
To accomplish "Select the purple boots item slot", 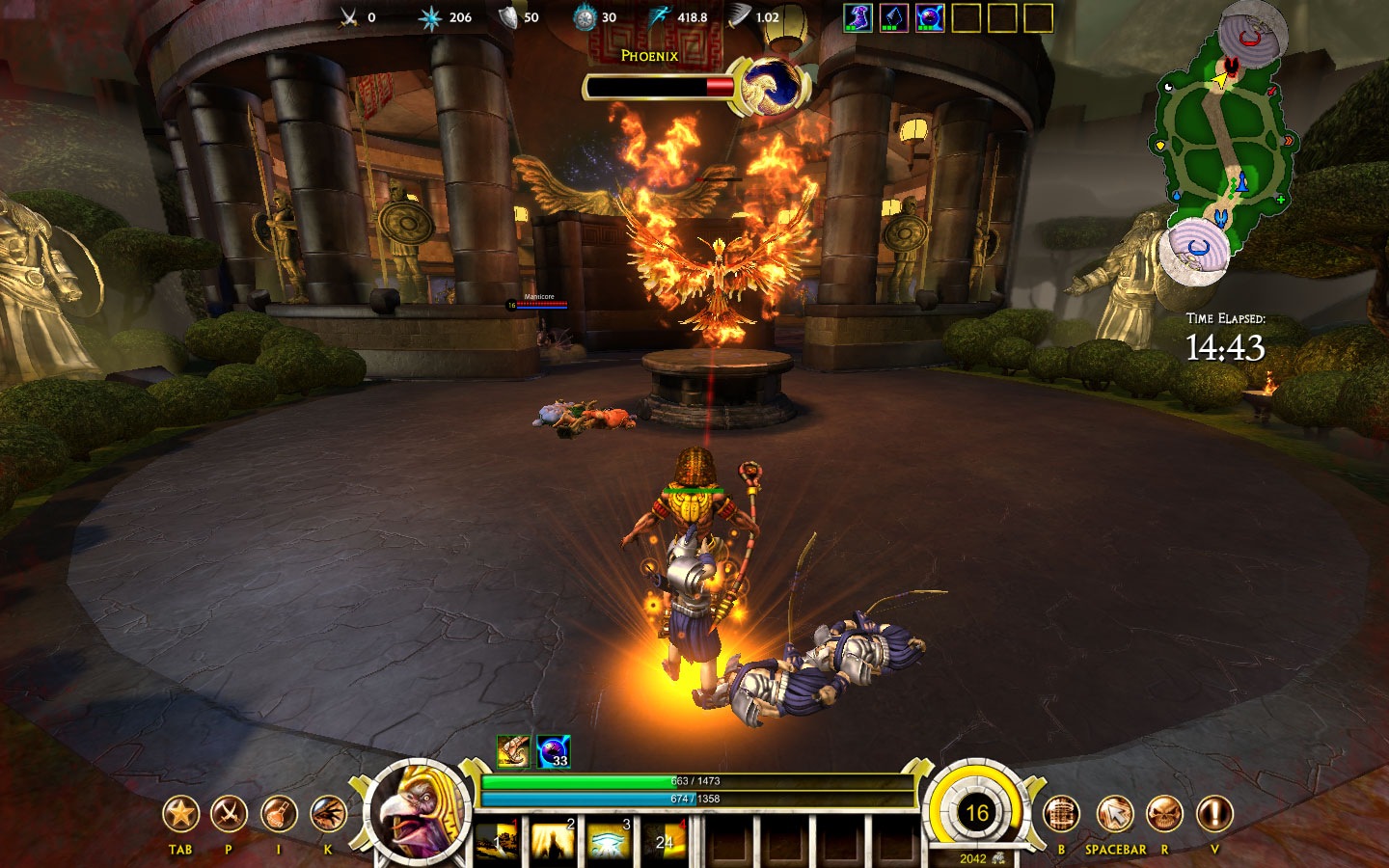I will pos(858,17).
